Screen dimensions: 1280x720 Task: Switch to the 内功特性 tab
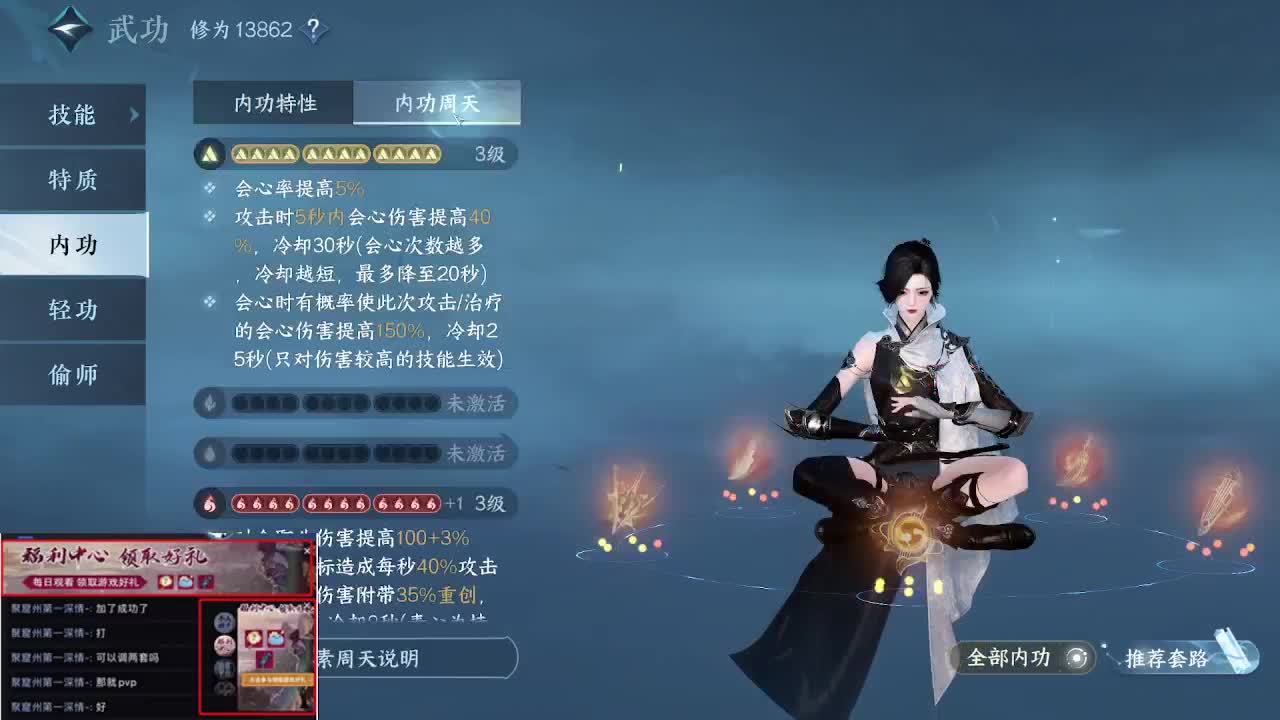click(x=273, y=102)
